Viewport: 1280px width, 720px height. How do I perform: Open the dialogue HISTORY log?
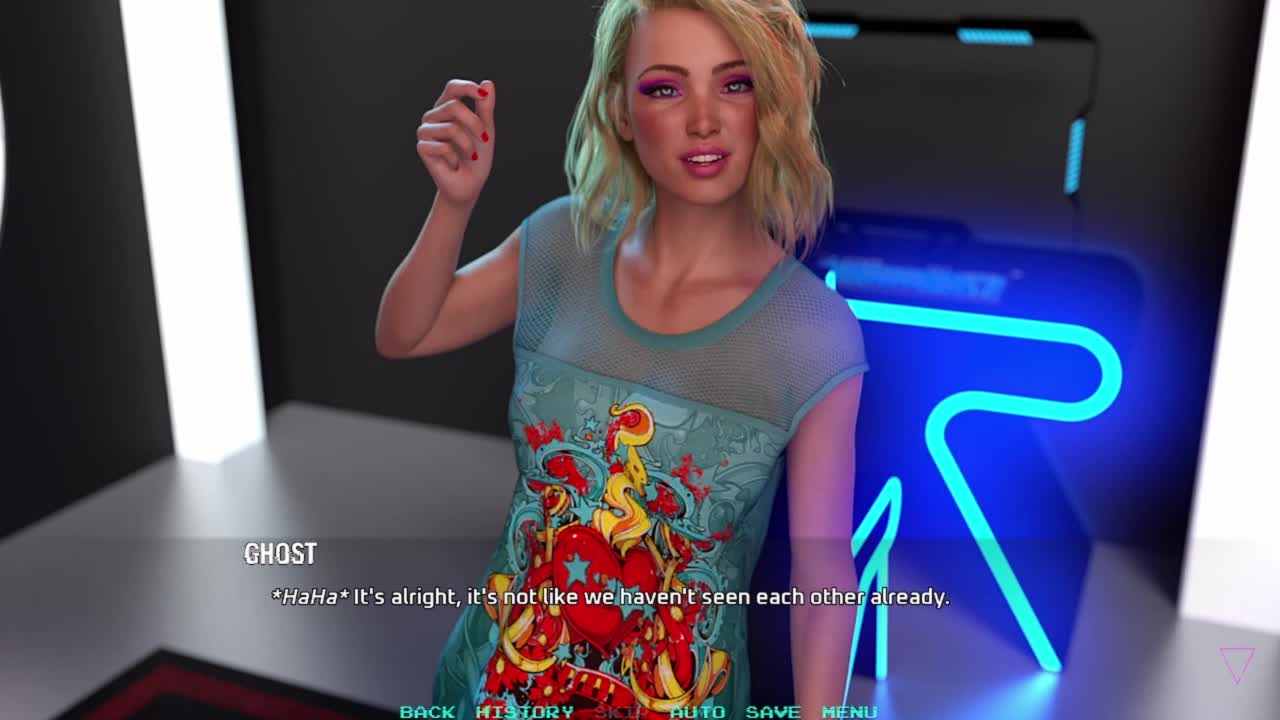click(x=524, y=711)
